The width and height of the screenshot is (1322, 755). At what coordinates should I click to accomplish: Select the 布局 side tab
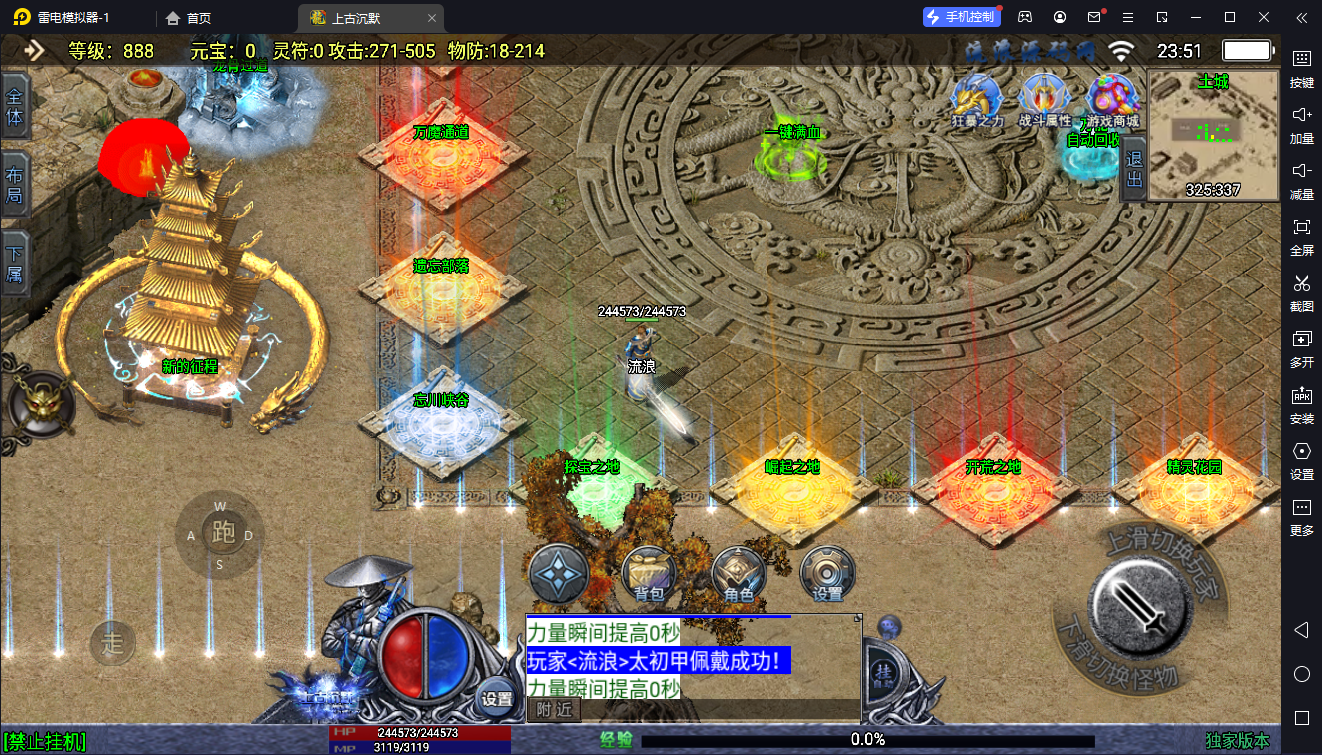pyautogui.click(x=15, y=185)
